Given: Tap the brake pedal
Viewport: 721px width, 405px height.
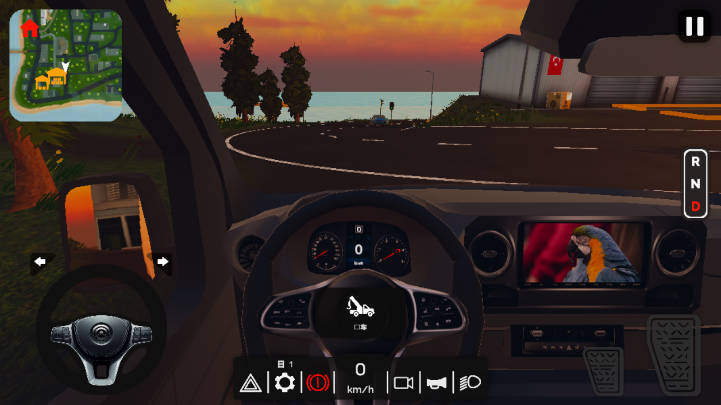Looking at the screenshot, I should point(603,371).
